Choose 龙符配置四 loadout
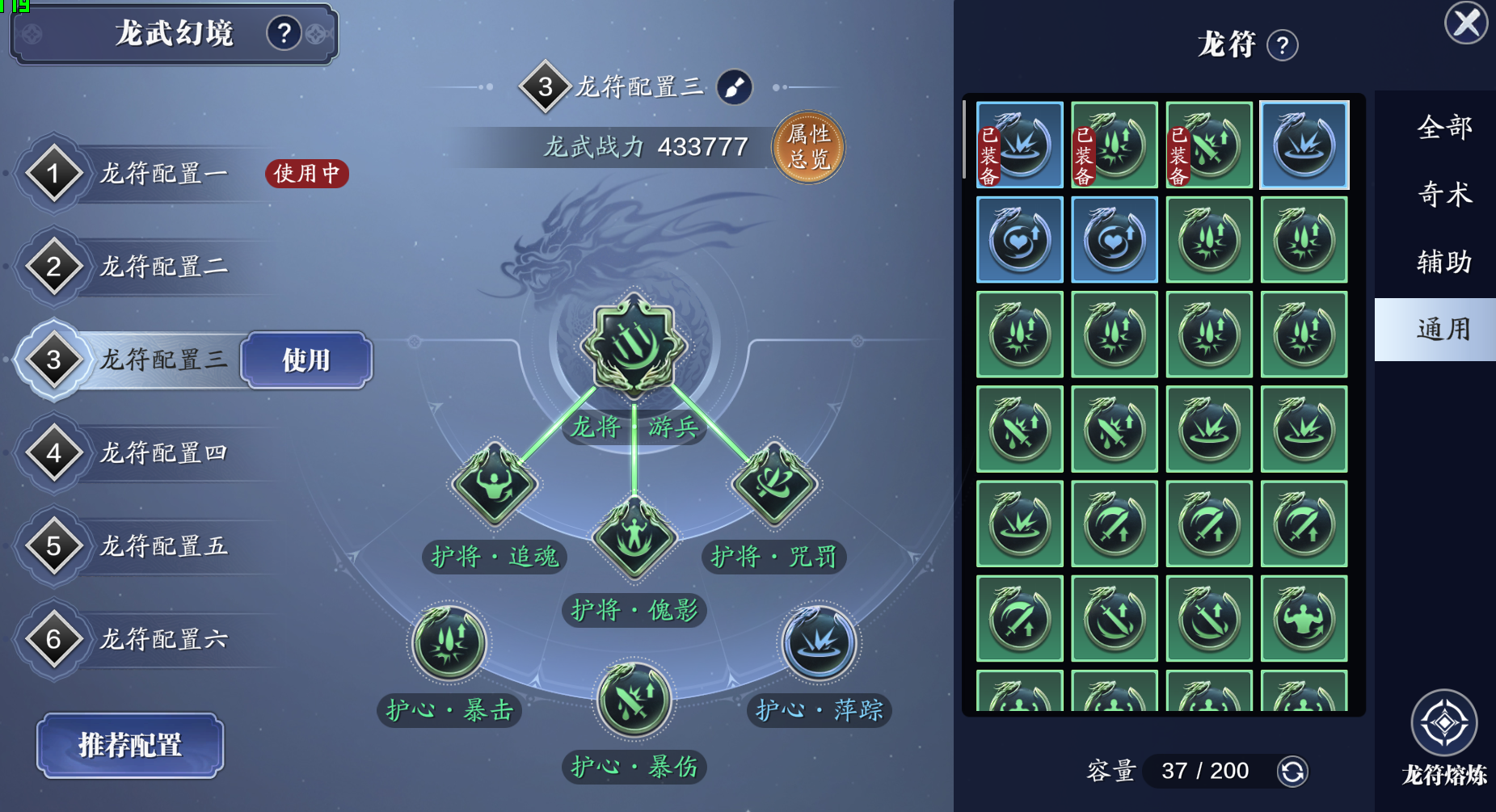The image size is (1496, 812). (162, 453)
